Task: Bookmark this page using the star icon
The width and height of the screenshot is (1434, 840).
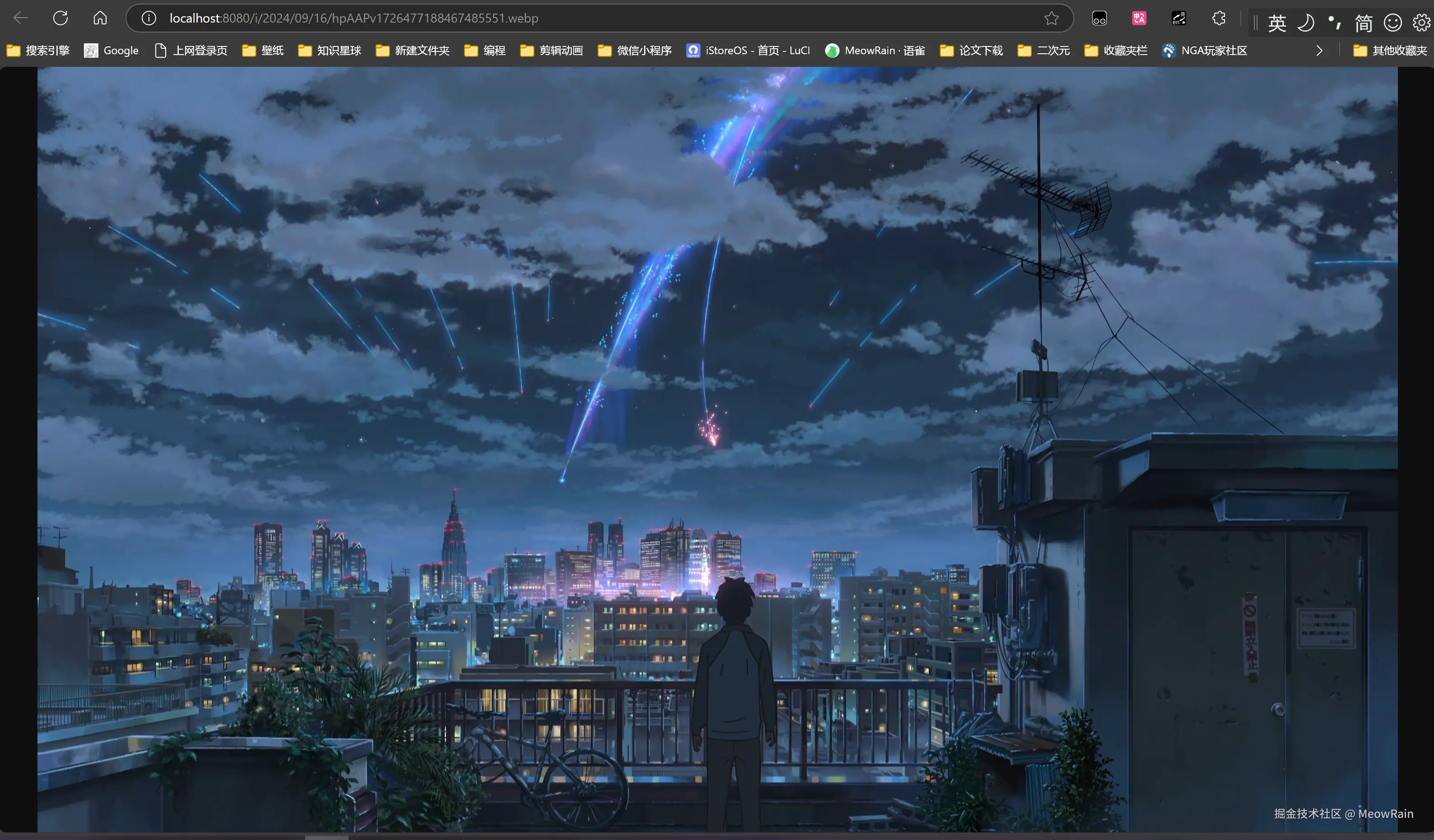Action: point(1051,18)
